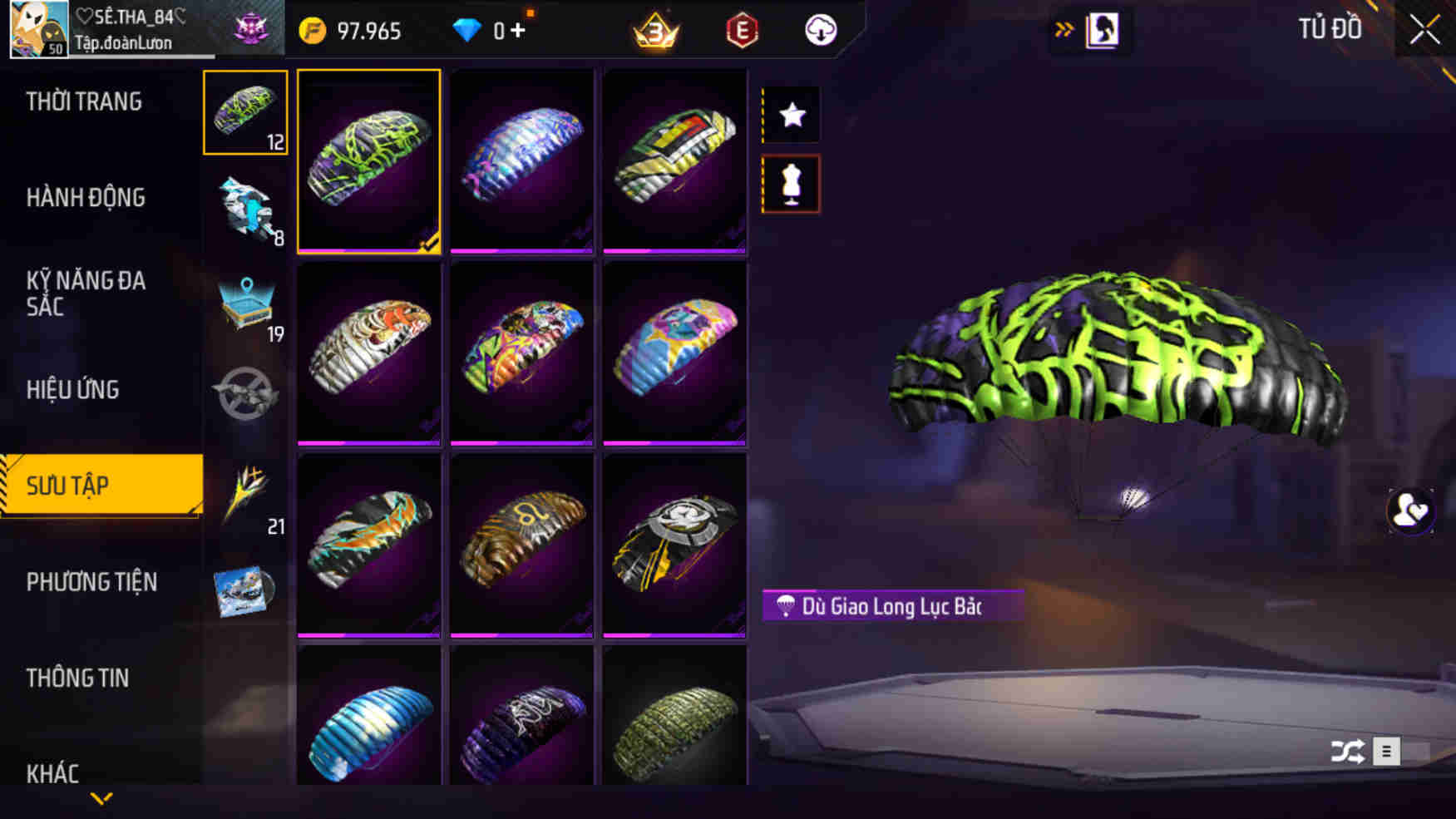
Task: Toggle the favorite star filter
Action: point(791,115)
